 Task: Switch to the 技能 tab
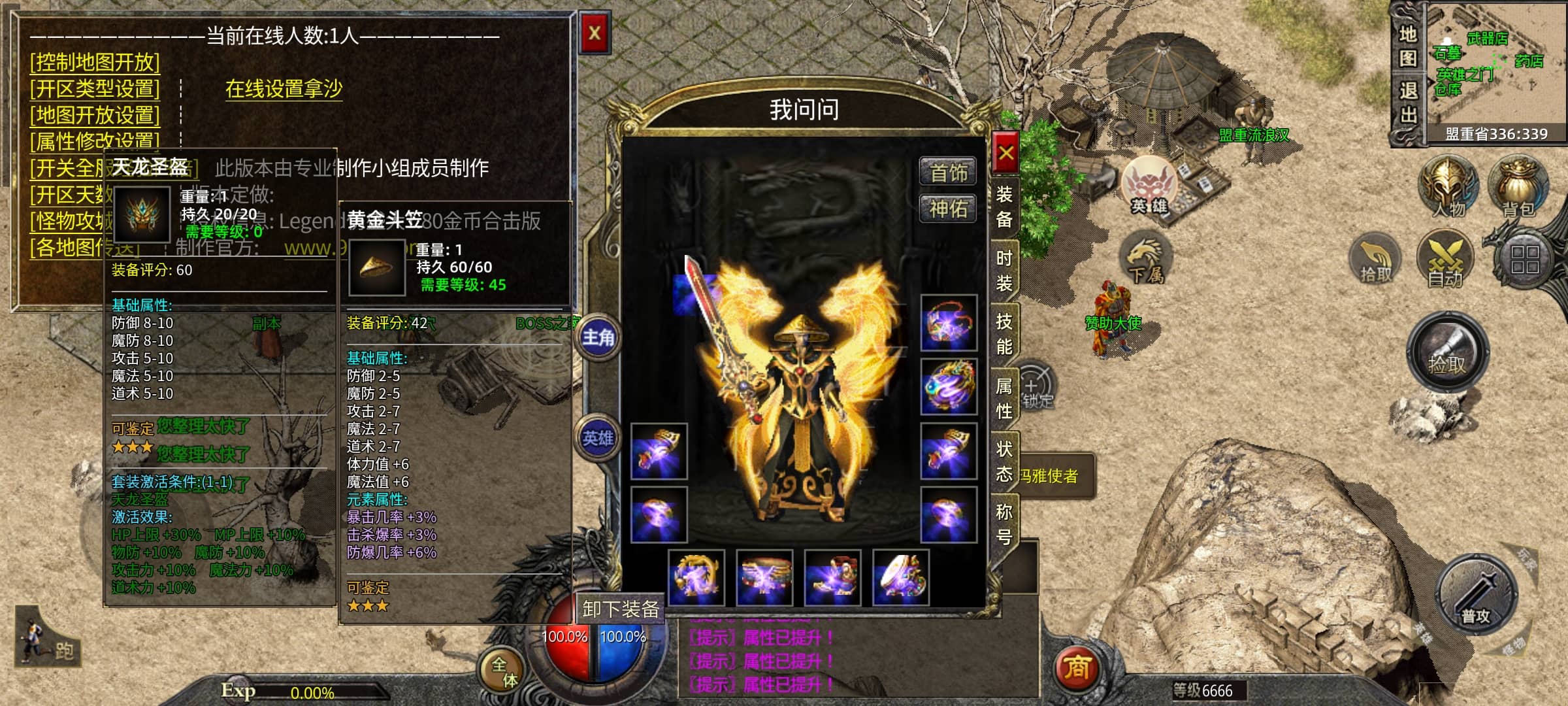pyautogui.click(x=1004, y=333)
